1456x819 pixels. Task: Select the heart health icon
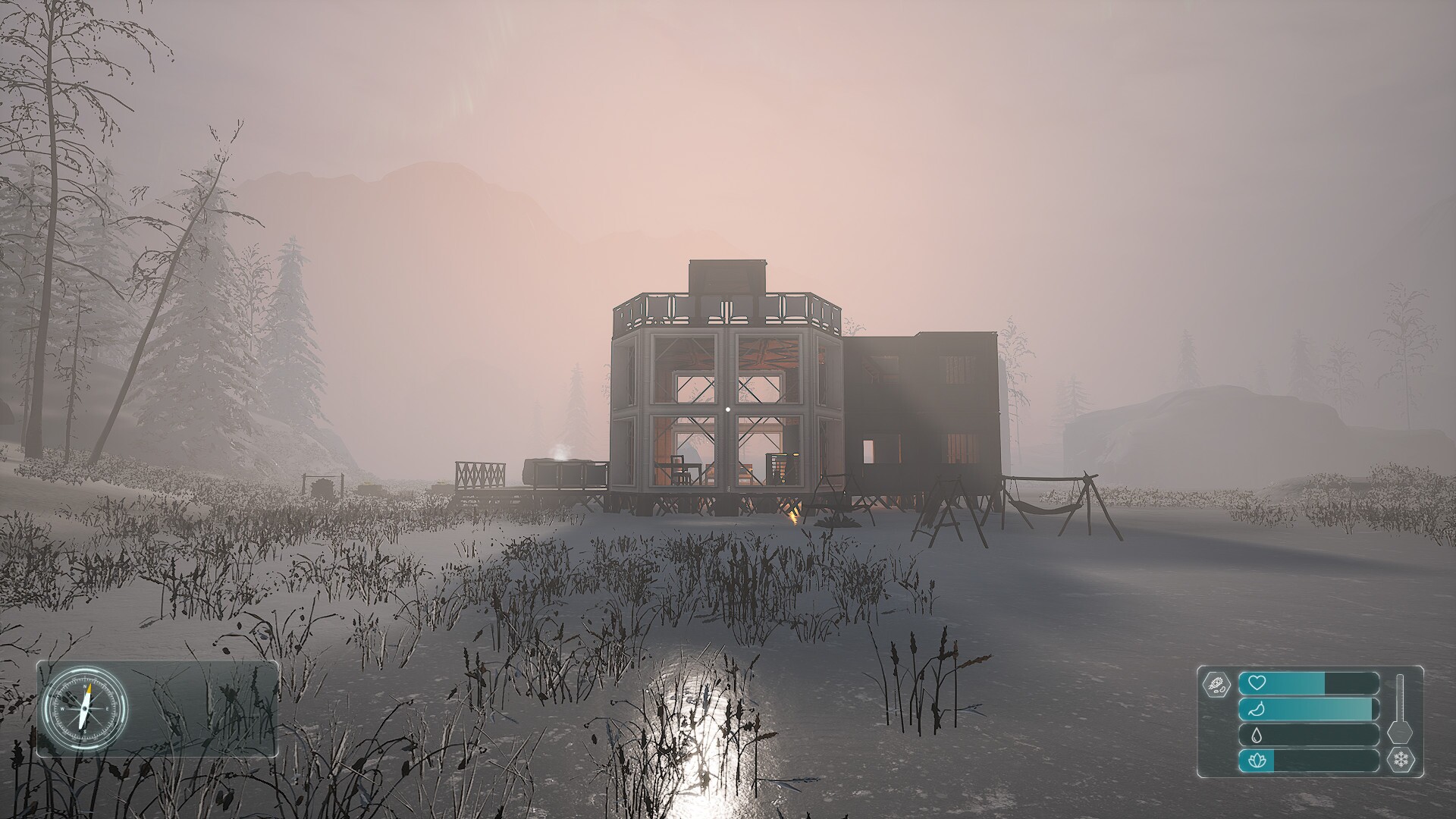(1257, 682)
